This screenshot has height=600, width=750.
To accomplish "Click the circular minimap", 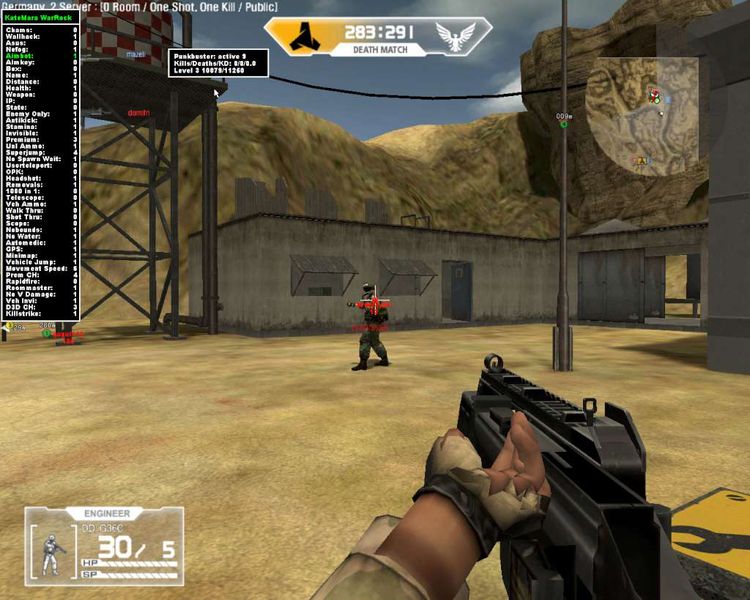I will pos(641,116).
